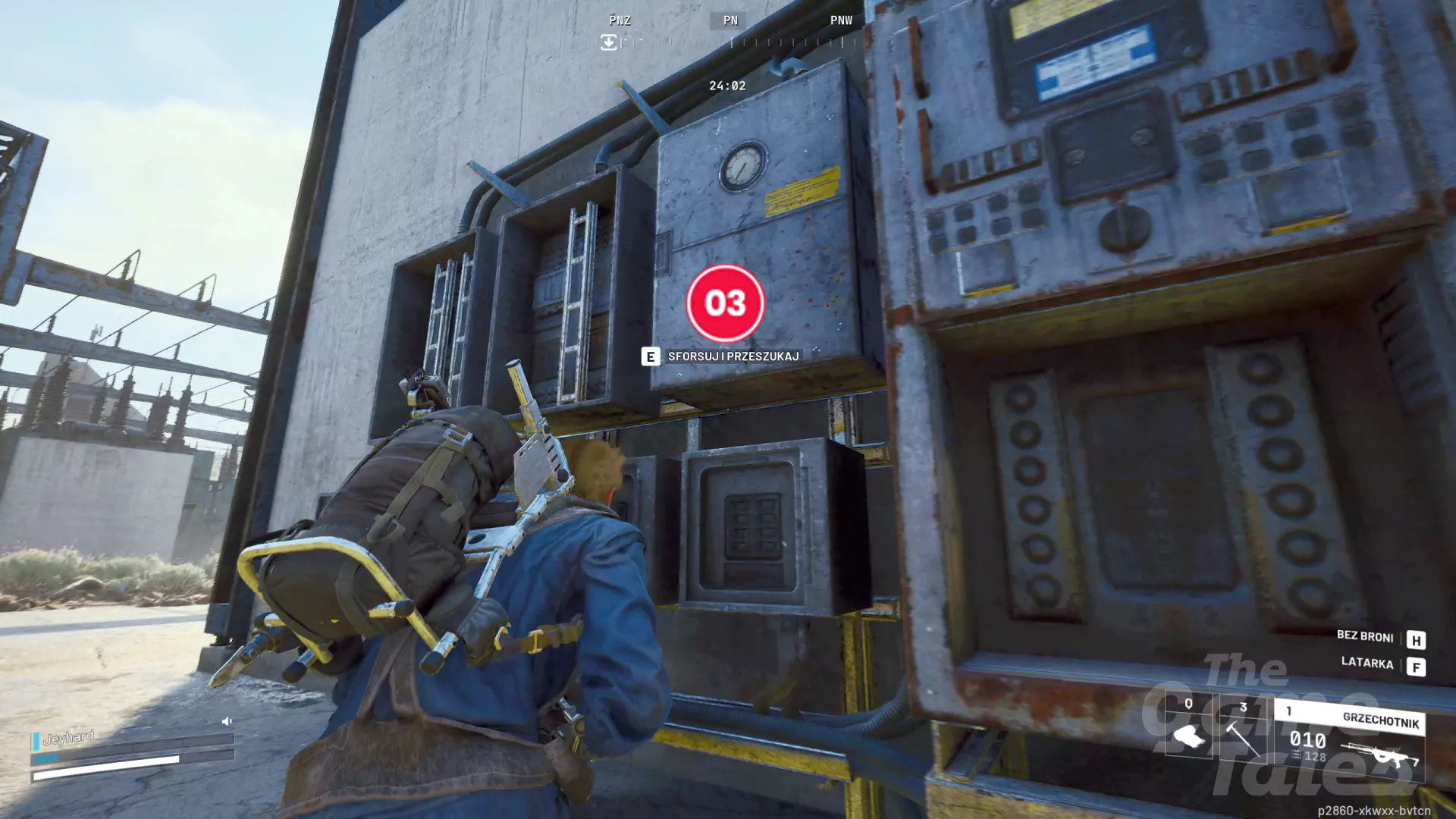The height and width of the screenshot is (819, 1456).
Task: Toggle the speaker voice icon above the health bars
Action: pyautogui.click(x=226, y=721)
